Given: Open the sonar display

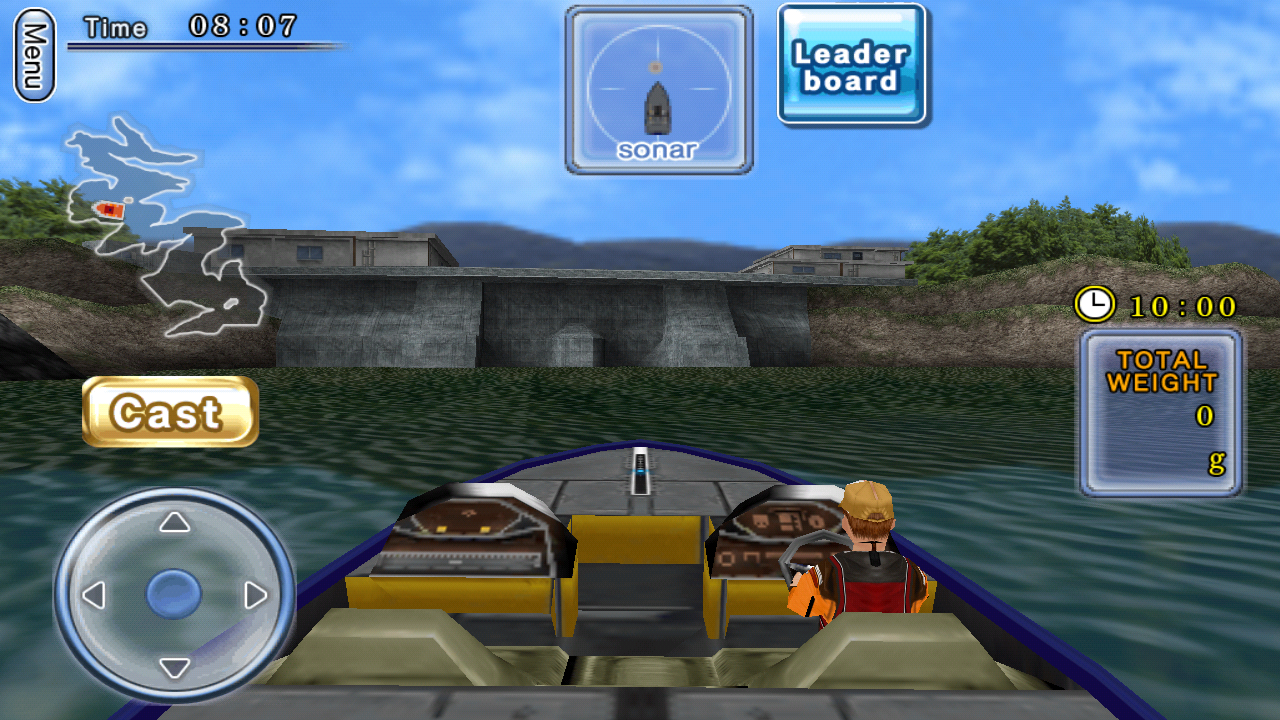Looking at the screenshot, I should tap(658, 88).
